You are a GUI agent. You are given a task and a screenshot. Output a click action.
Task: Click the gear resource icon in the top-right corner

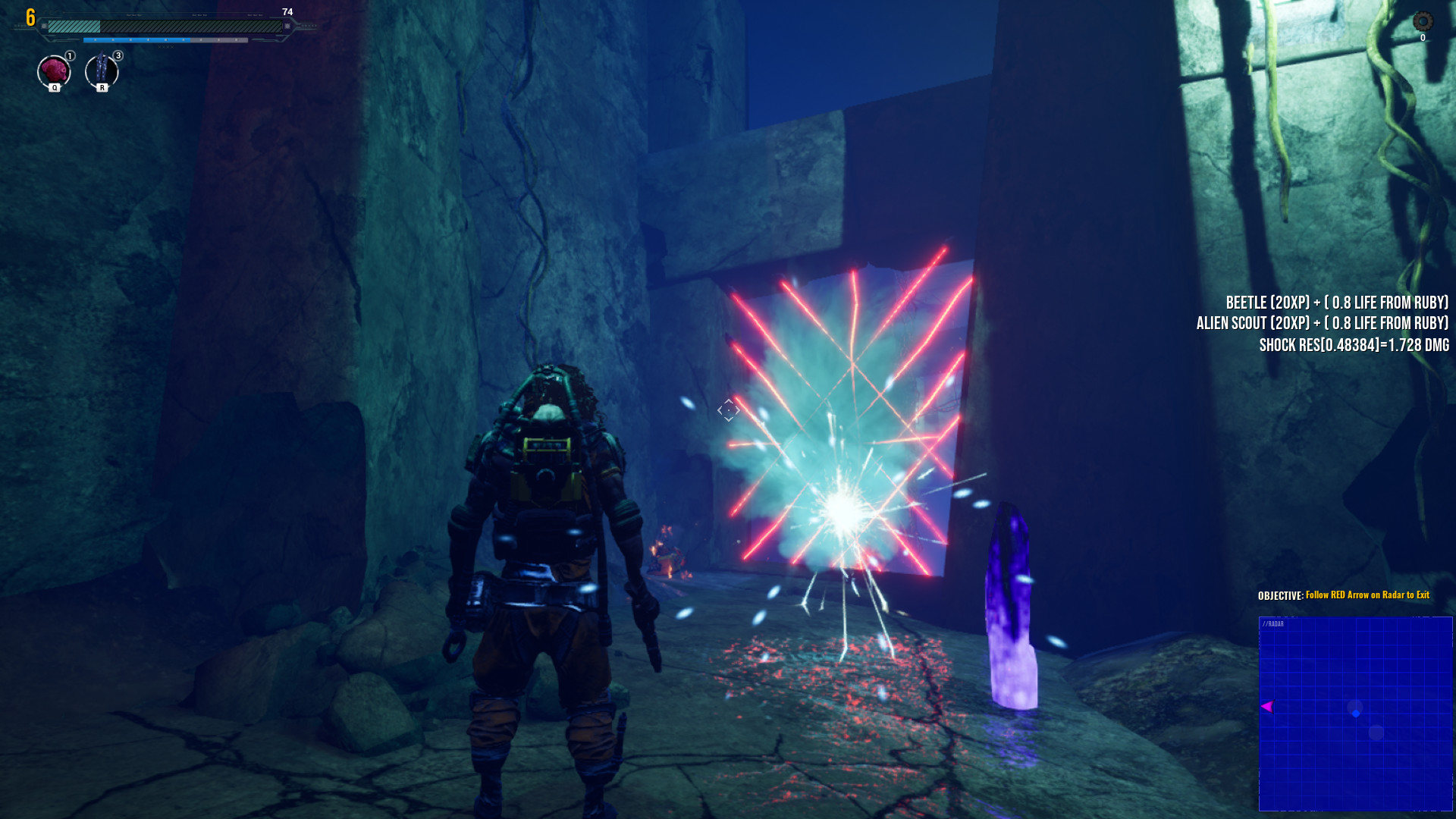[1422, 20]
